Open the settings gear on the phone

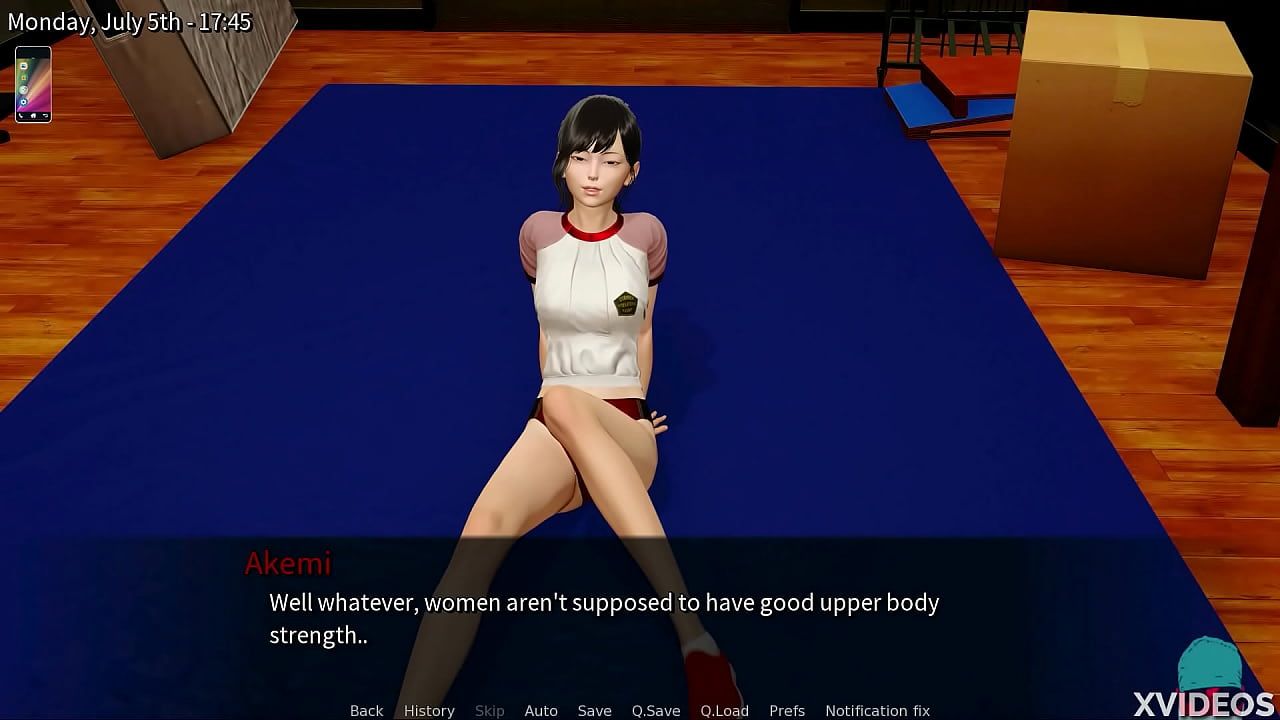pos(24,102)
